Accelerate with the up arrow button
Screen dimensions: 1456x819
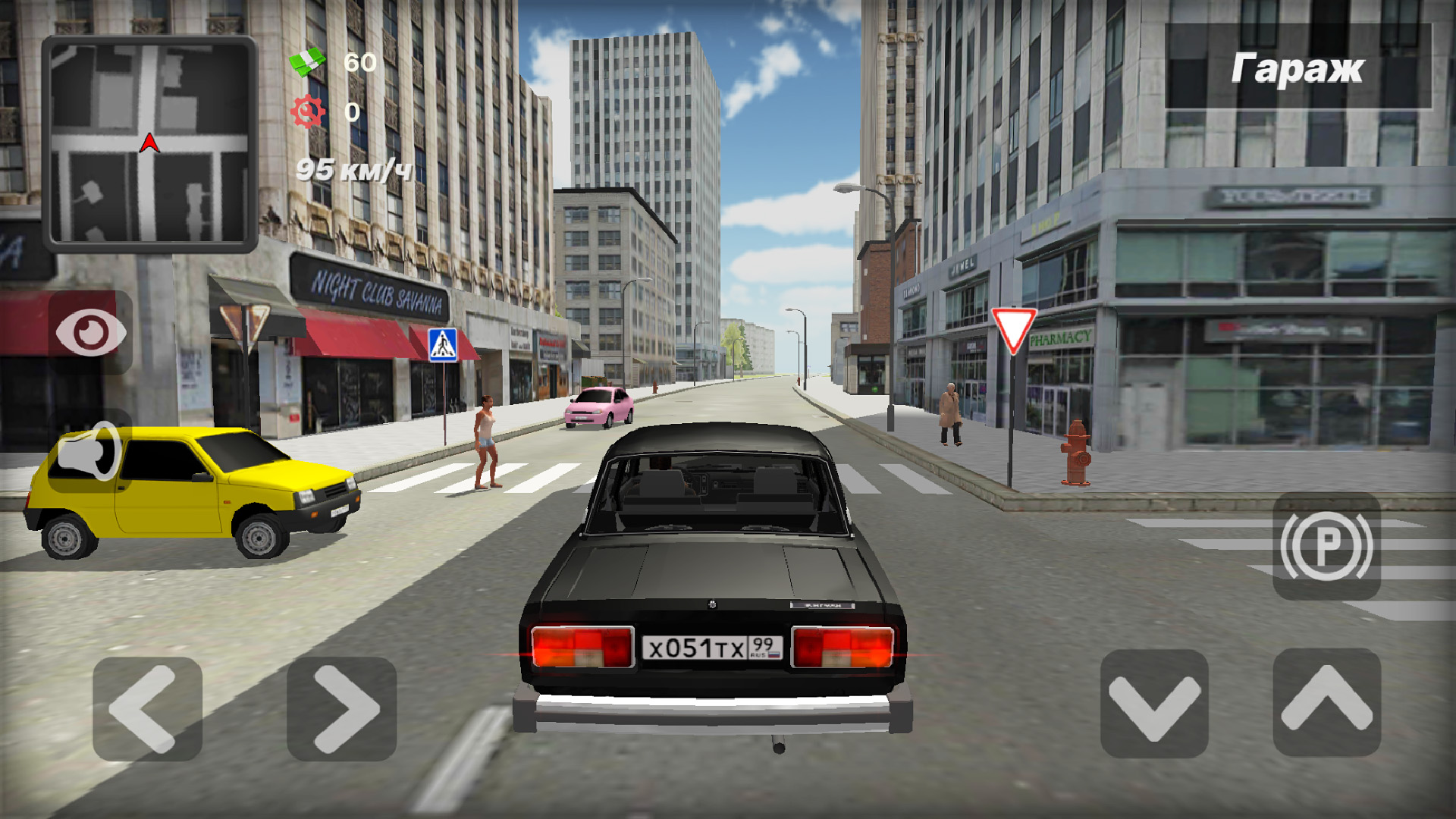(x=1326, y=702)
